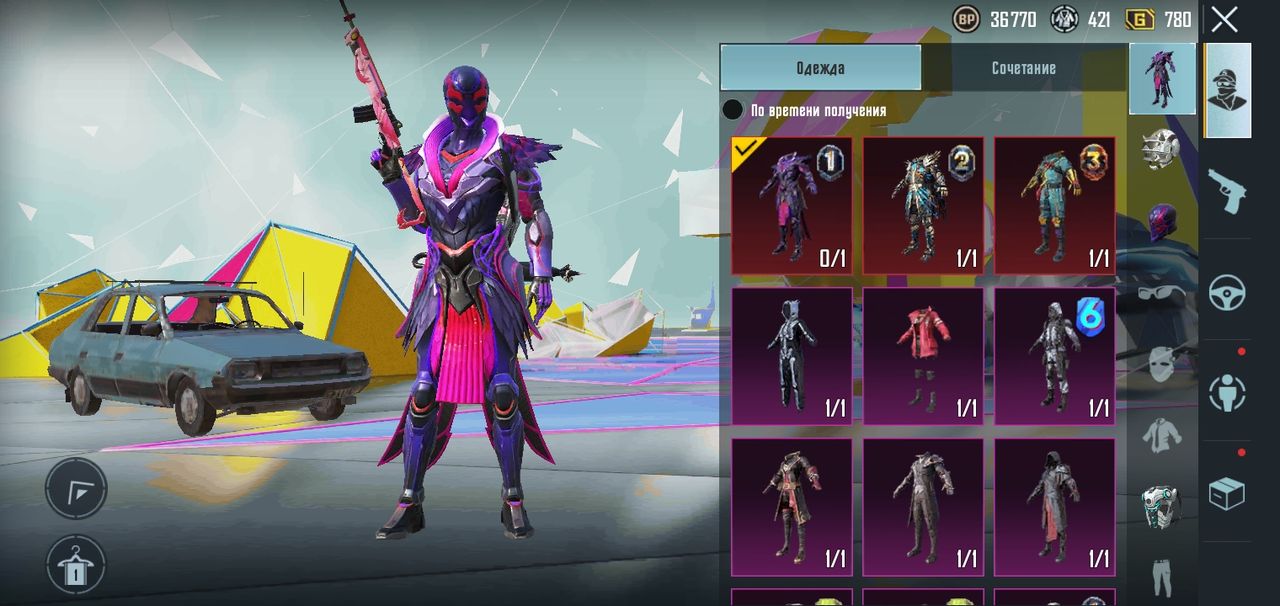Open the Сочетание tab
Screen dimensions: 1280x606
click(1023, 68)
